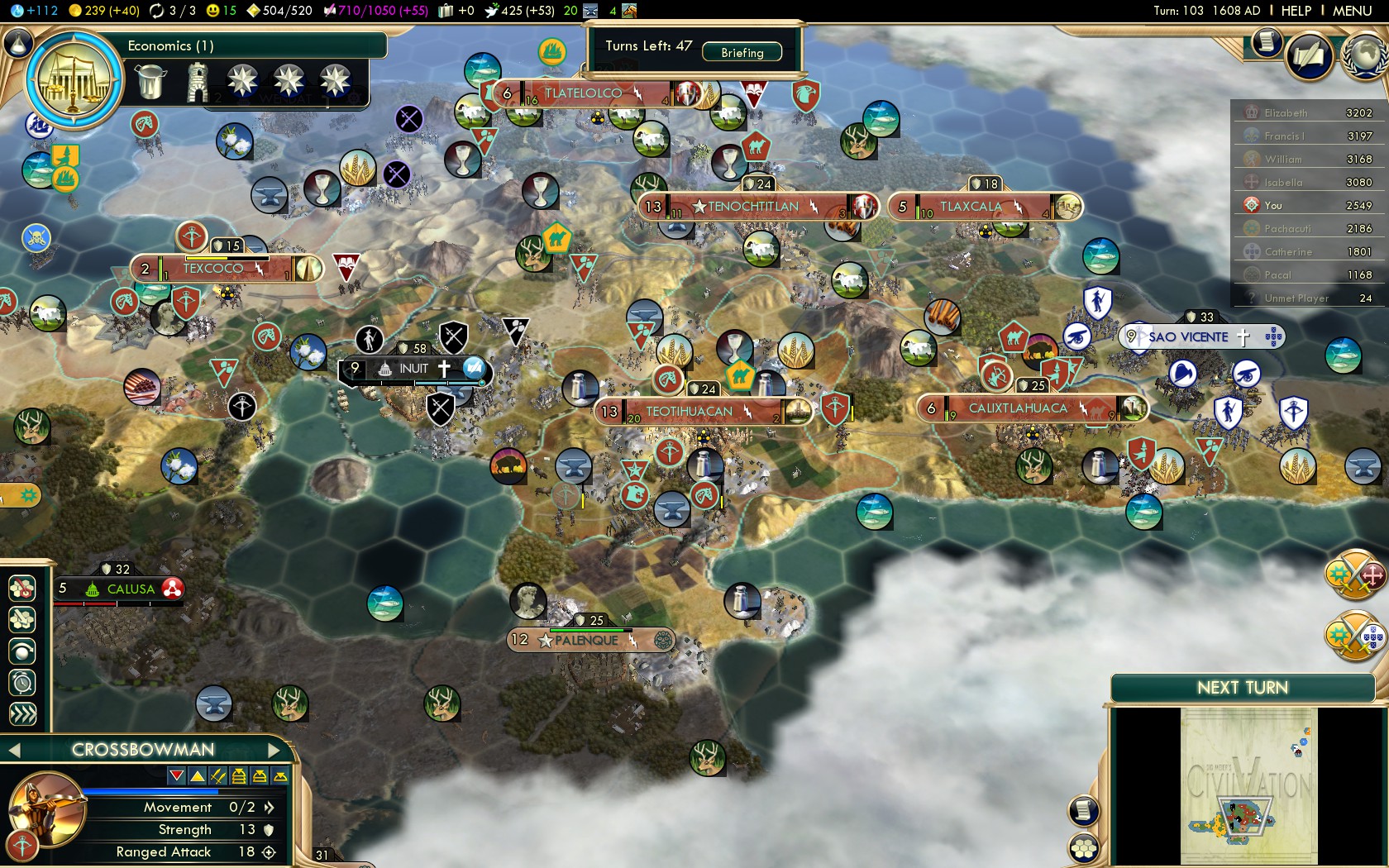1389x868 pixels.
Task: Open the scenario Briefing
Action: pos(742,53)
